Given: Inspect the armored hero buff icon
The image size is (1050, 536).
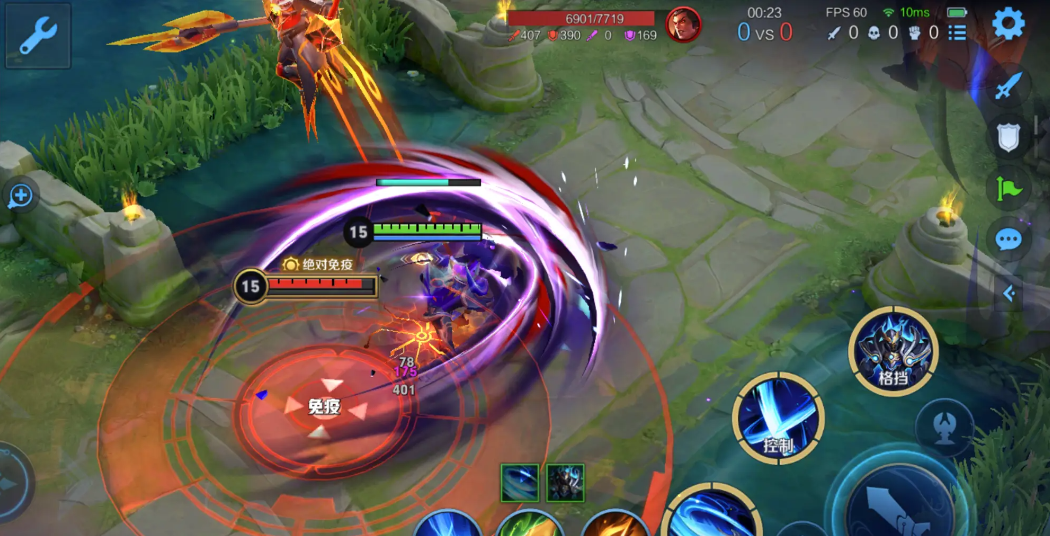Looking at the screenshot, I should coord(565,483).
